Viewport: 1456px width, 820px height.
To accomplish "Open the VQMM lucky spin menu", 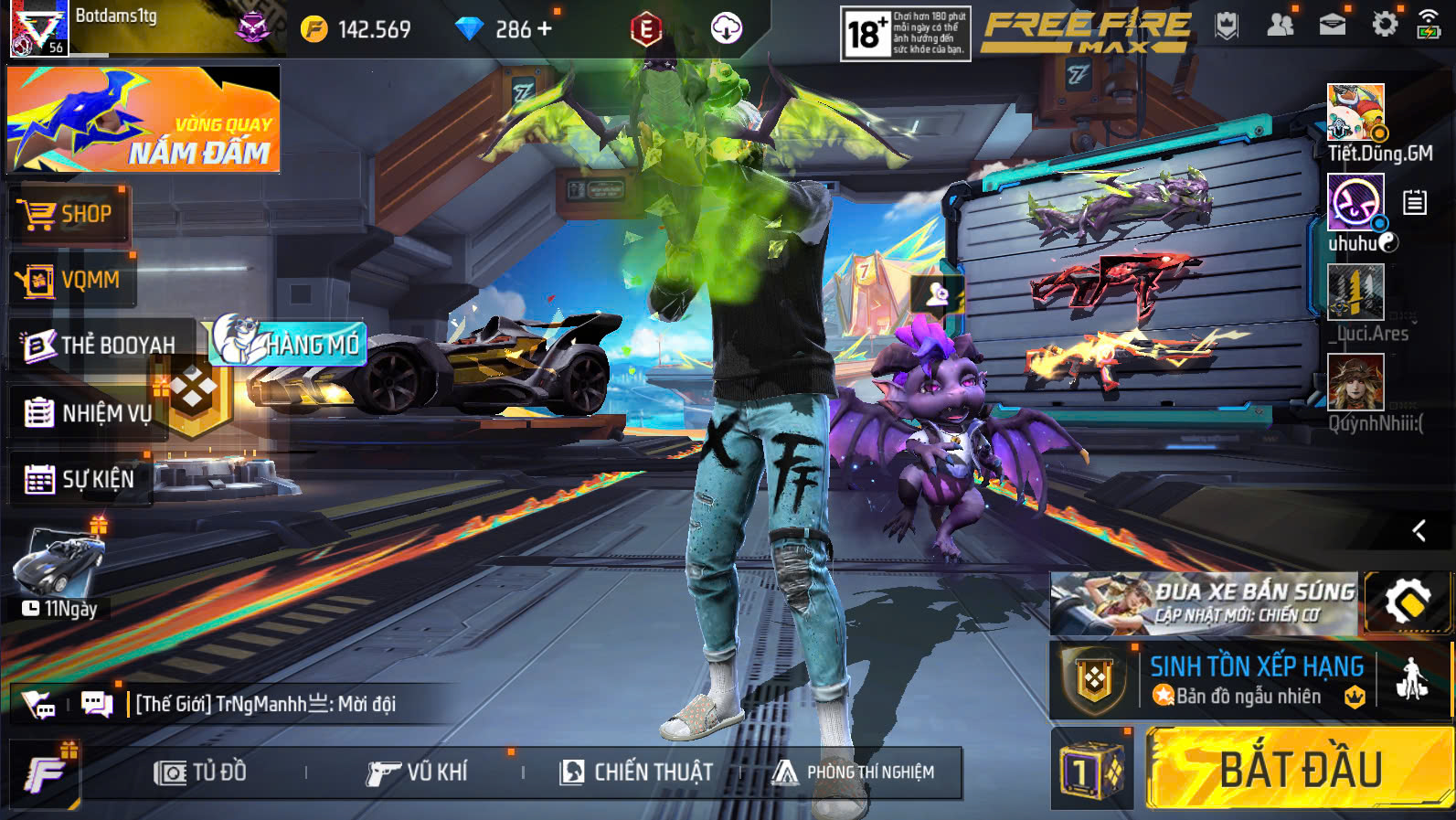I will tap(73, 281).
